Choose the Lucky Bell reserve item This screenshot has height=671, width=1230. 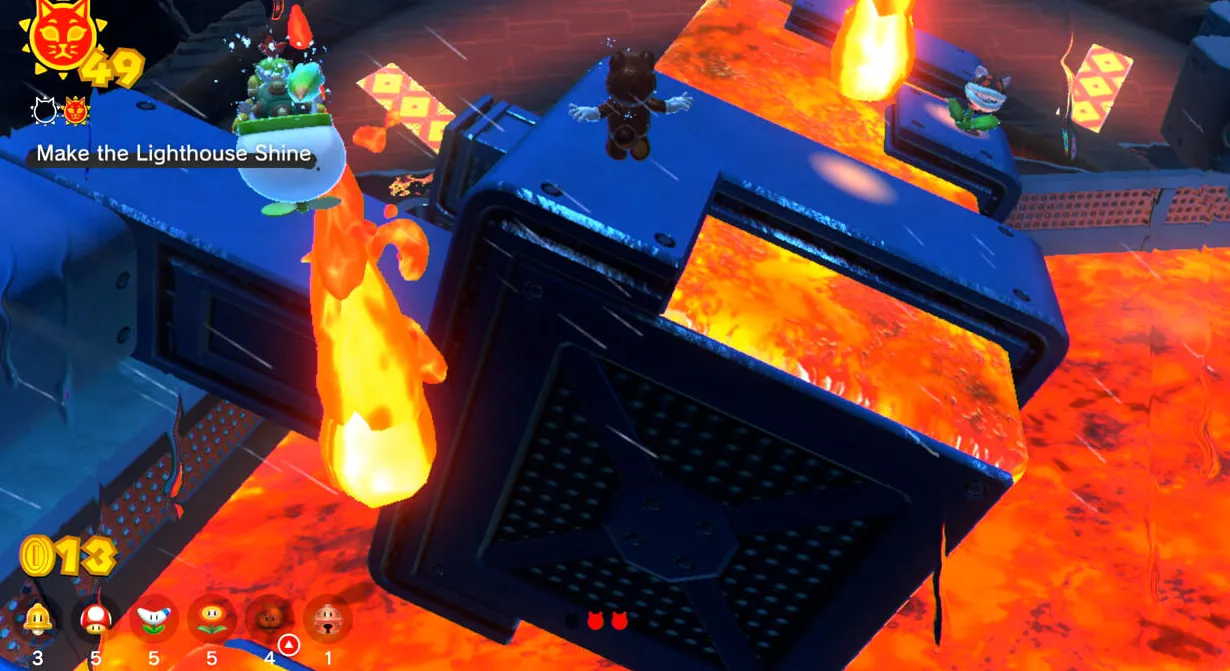click(x=326, y=619)
